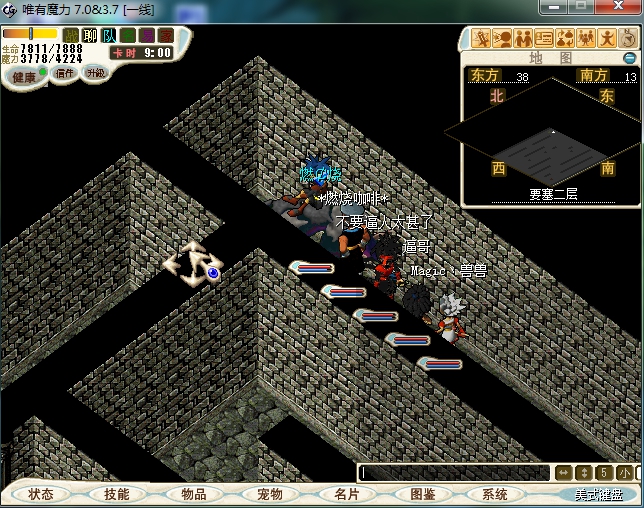Open the 名片 name card menu
The image size is (644, 508).
click(x=346, y=494)
